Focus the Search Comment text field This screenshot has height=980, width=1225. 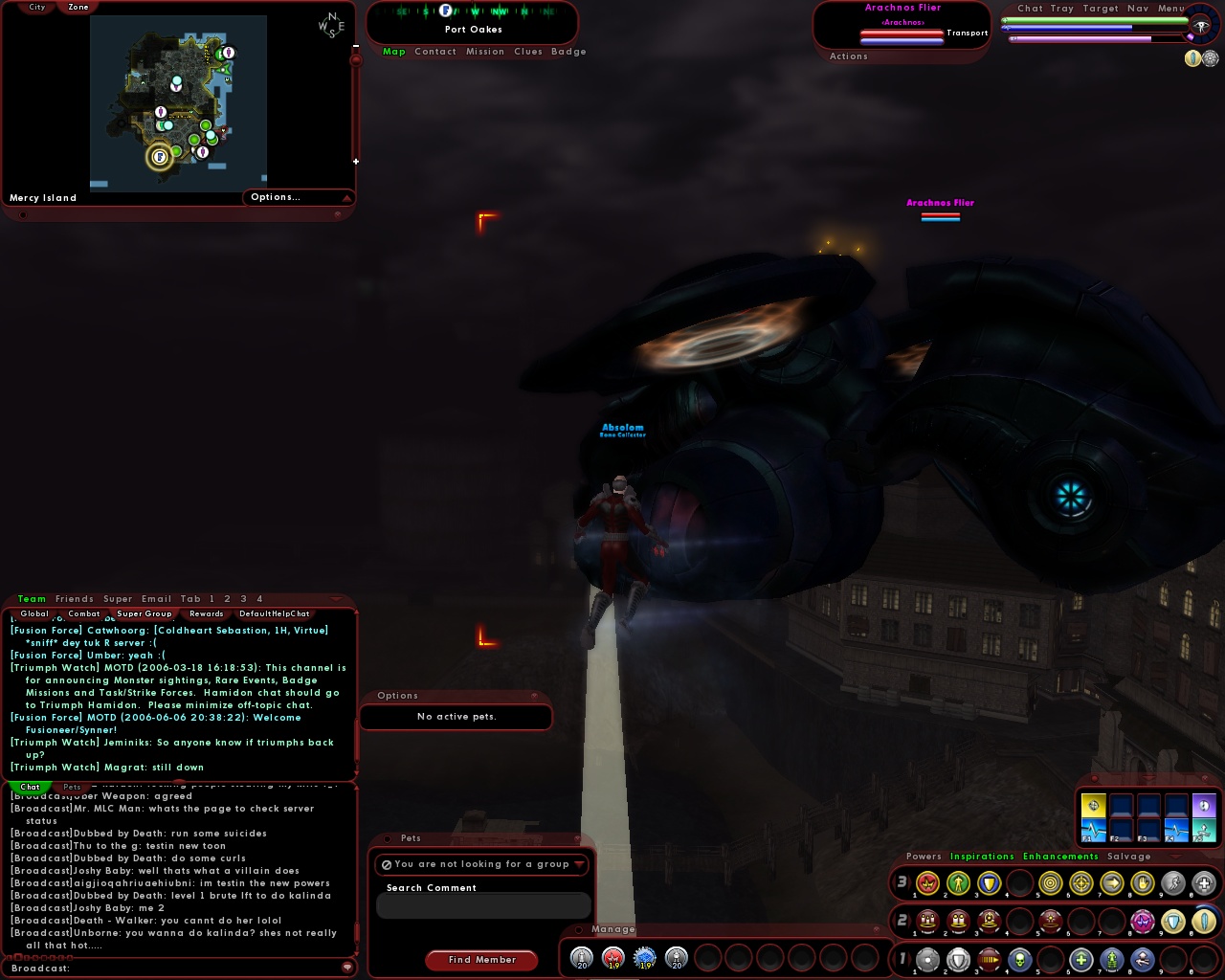pyautogui.click(x=483, y=905)
